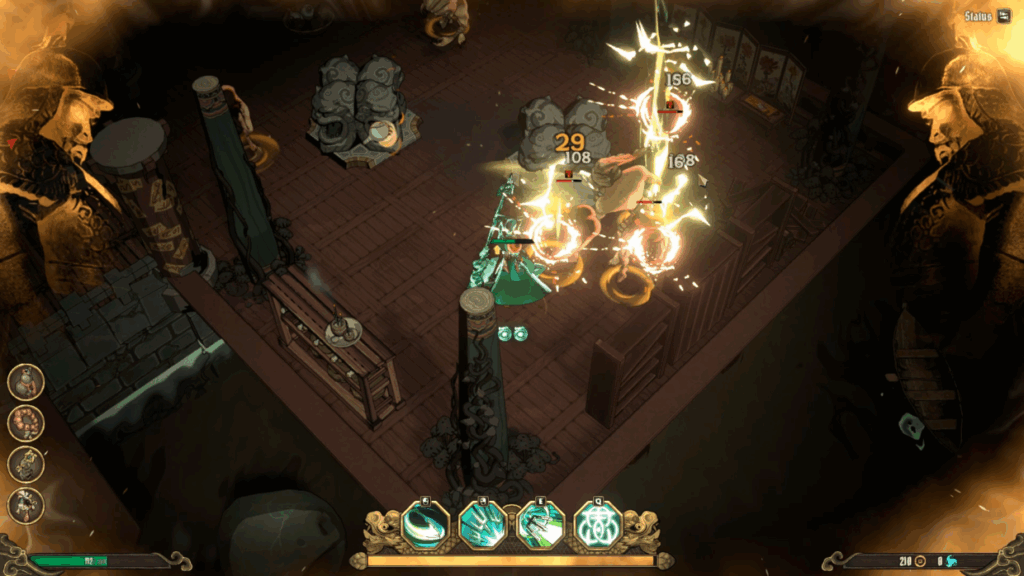Cast the glowing rune seal ultimate

598,525
